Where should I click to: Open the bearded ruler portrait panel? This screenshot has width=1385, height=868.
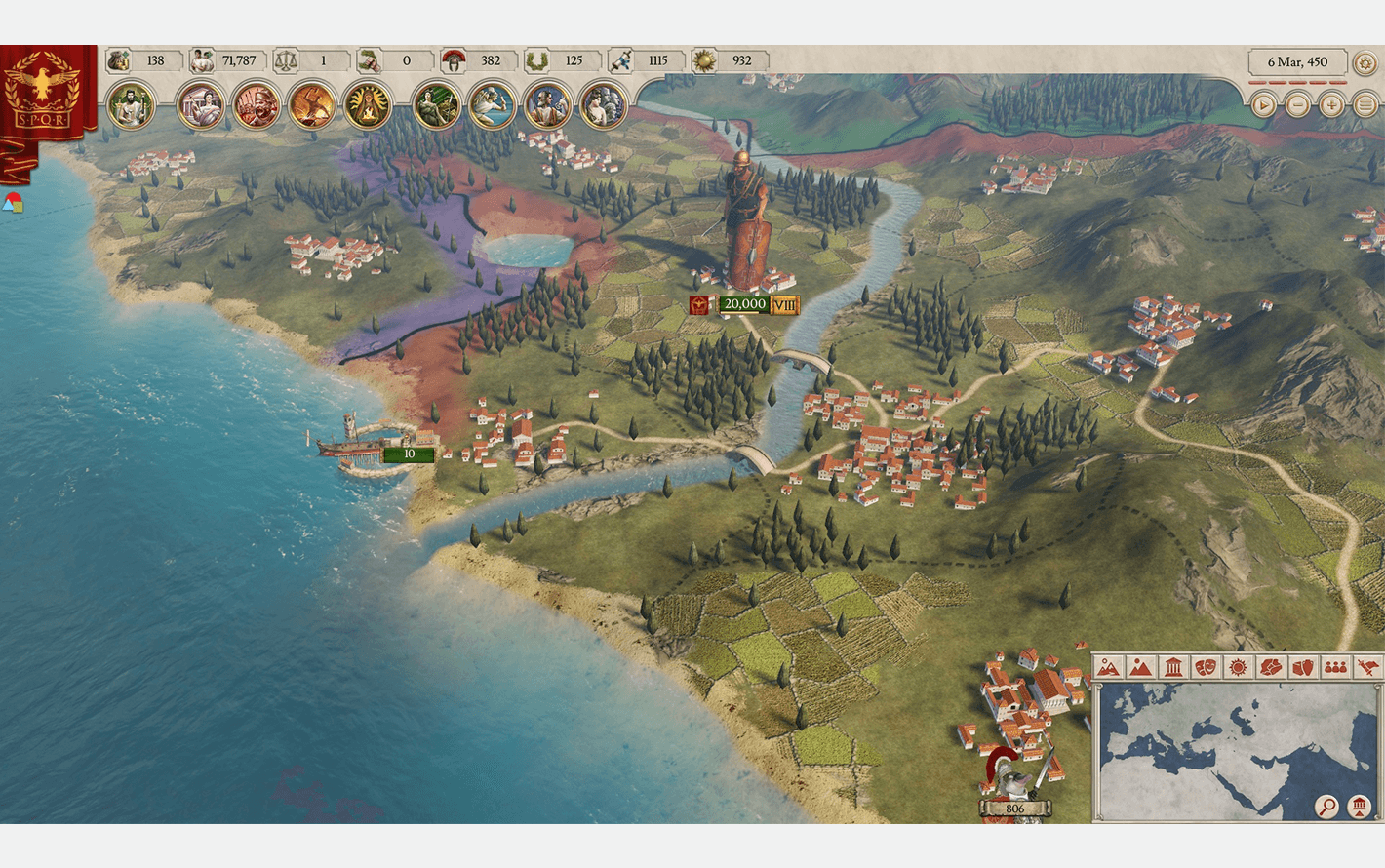pyautogui.click(x=130, y=104)
